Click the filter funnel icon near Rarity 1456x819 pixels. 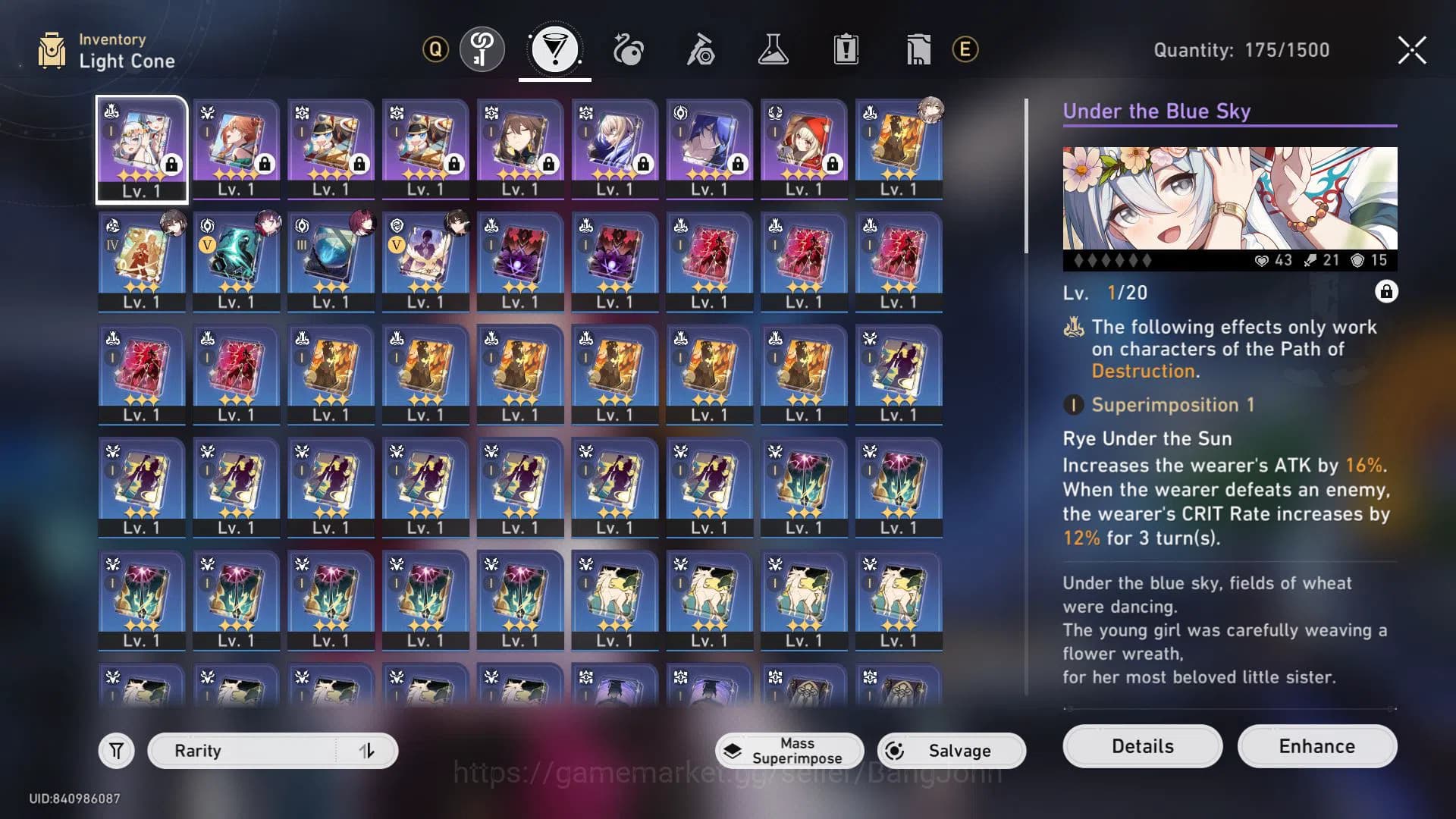[x=115, y=750]
